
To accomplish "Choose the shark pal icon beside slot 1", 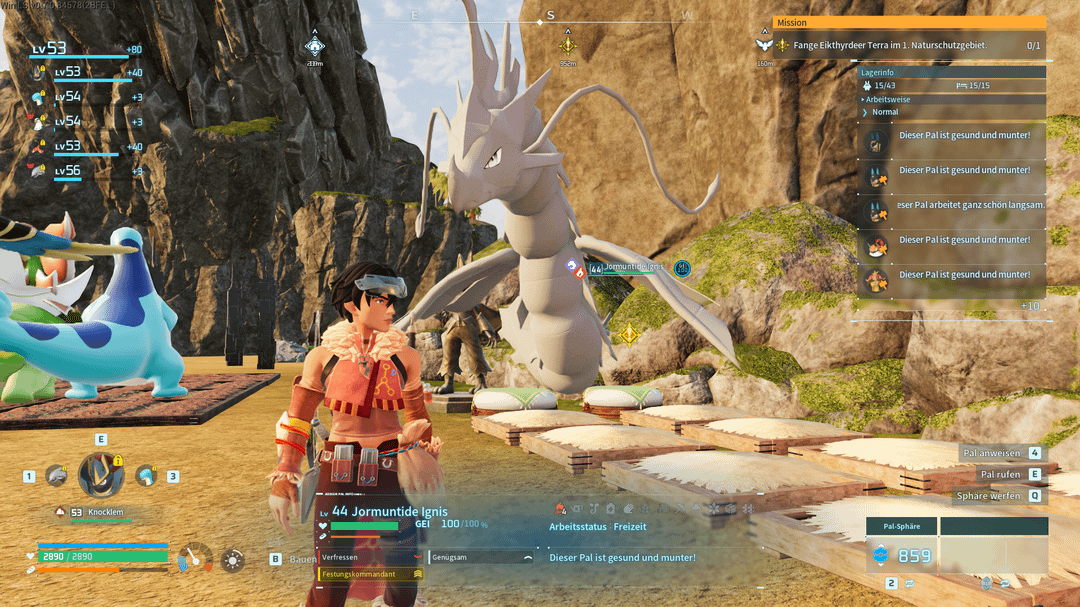I will click(x=56, y=476).
